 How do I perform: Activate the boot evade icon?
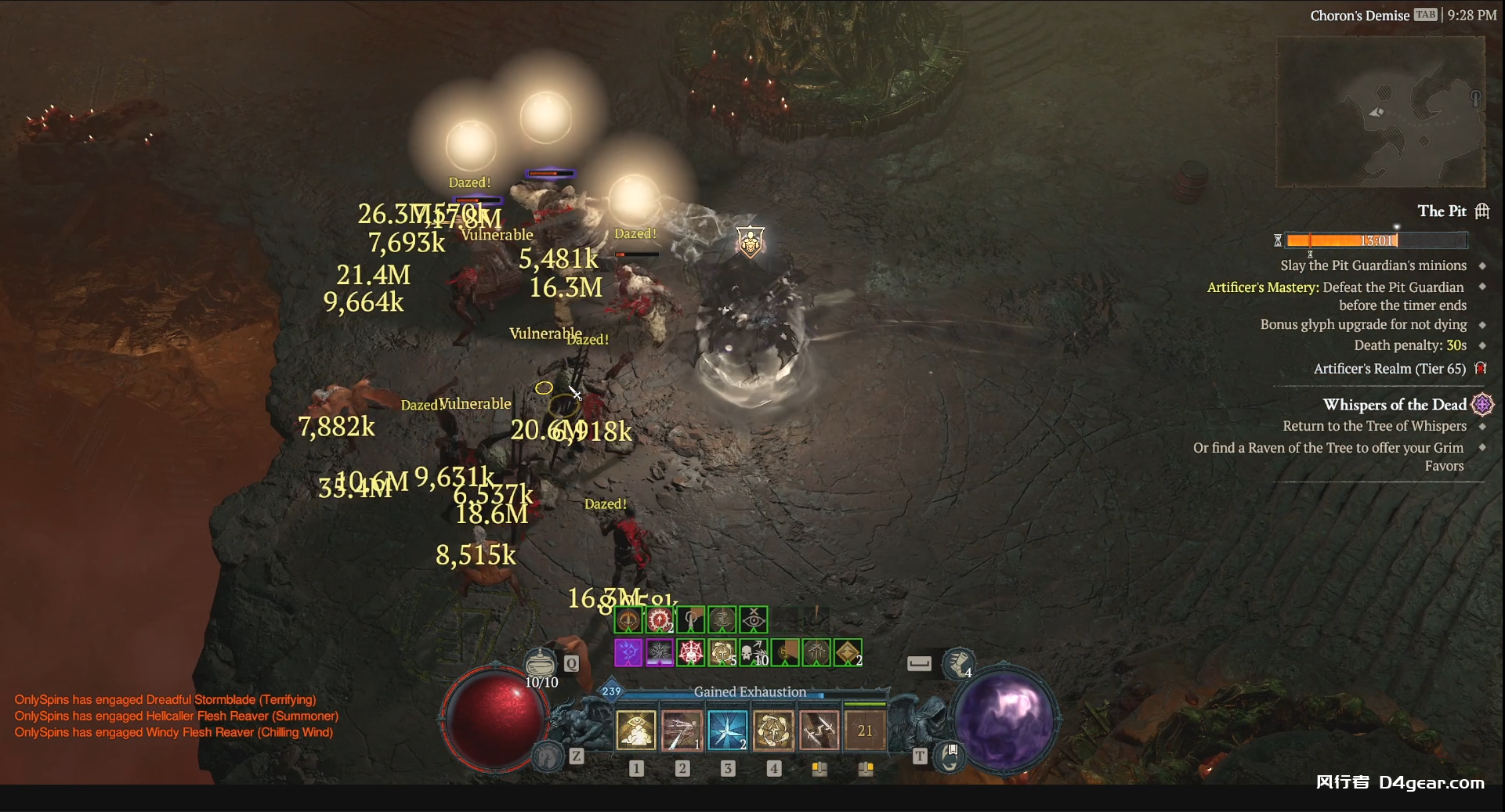pos(957,664)
